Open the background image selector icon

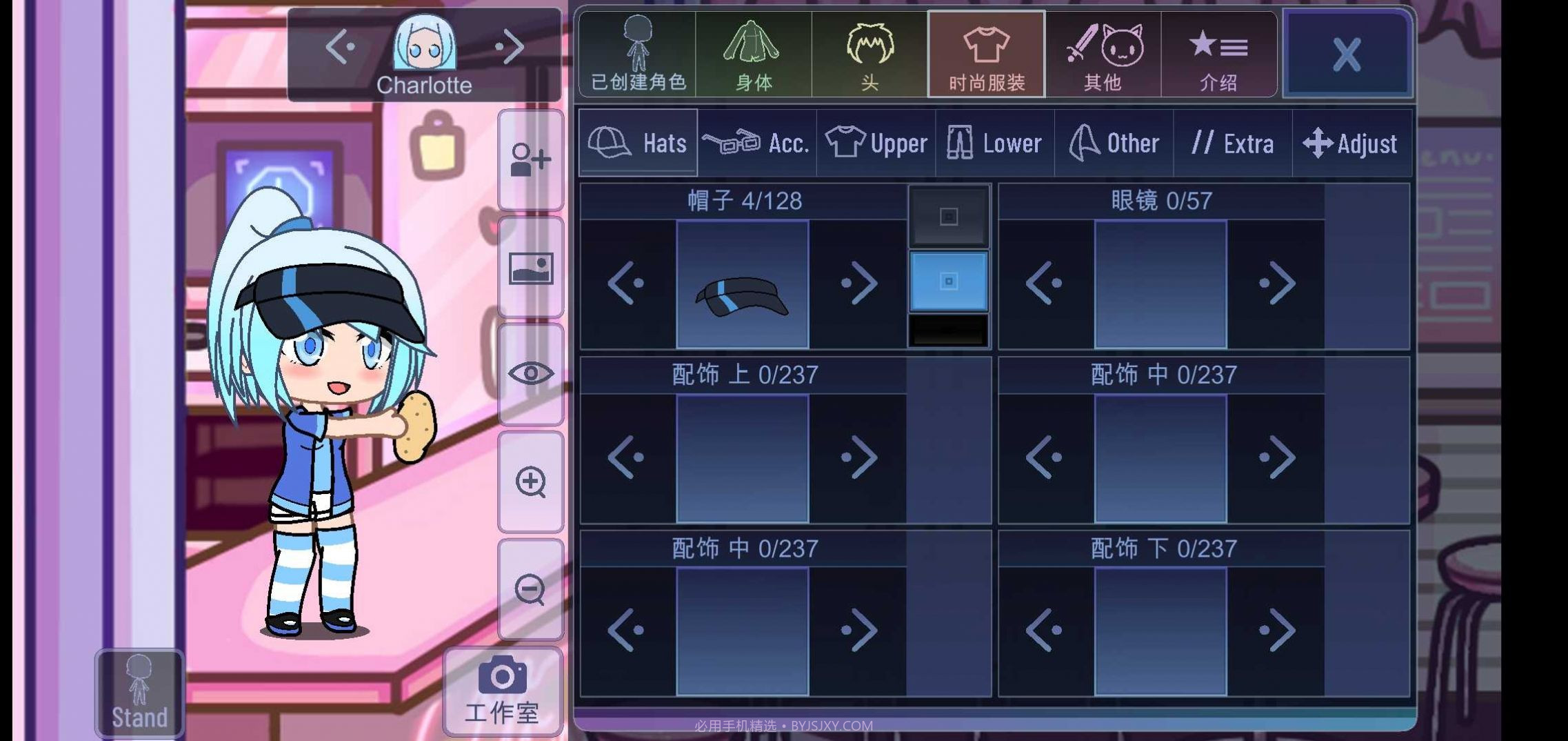(530, 268)
